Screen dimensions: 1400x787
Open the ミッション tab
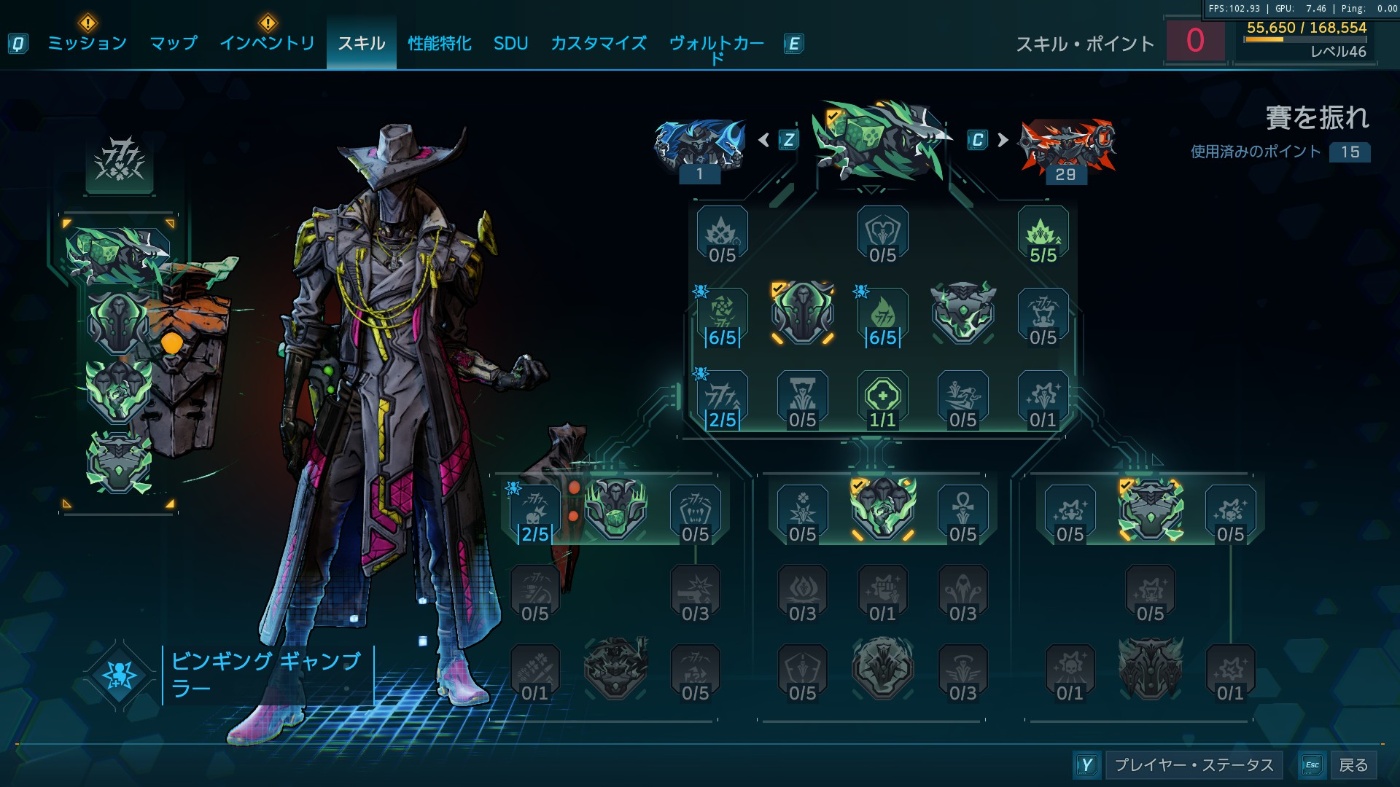click(87, 43)
